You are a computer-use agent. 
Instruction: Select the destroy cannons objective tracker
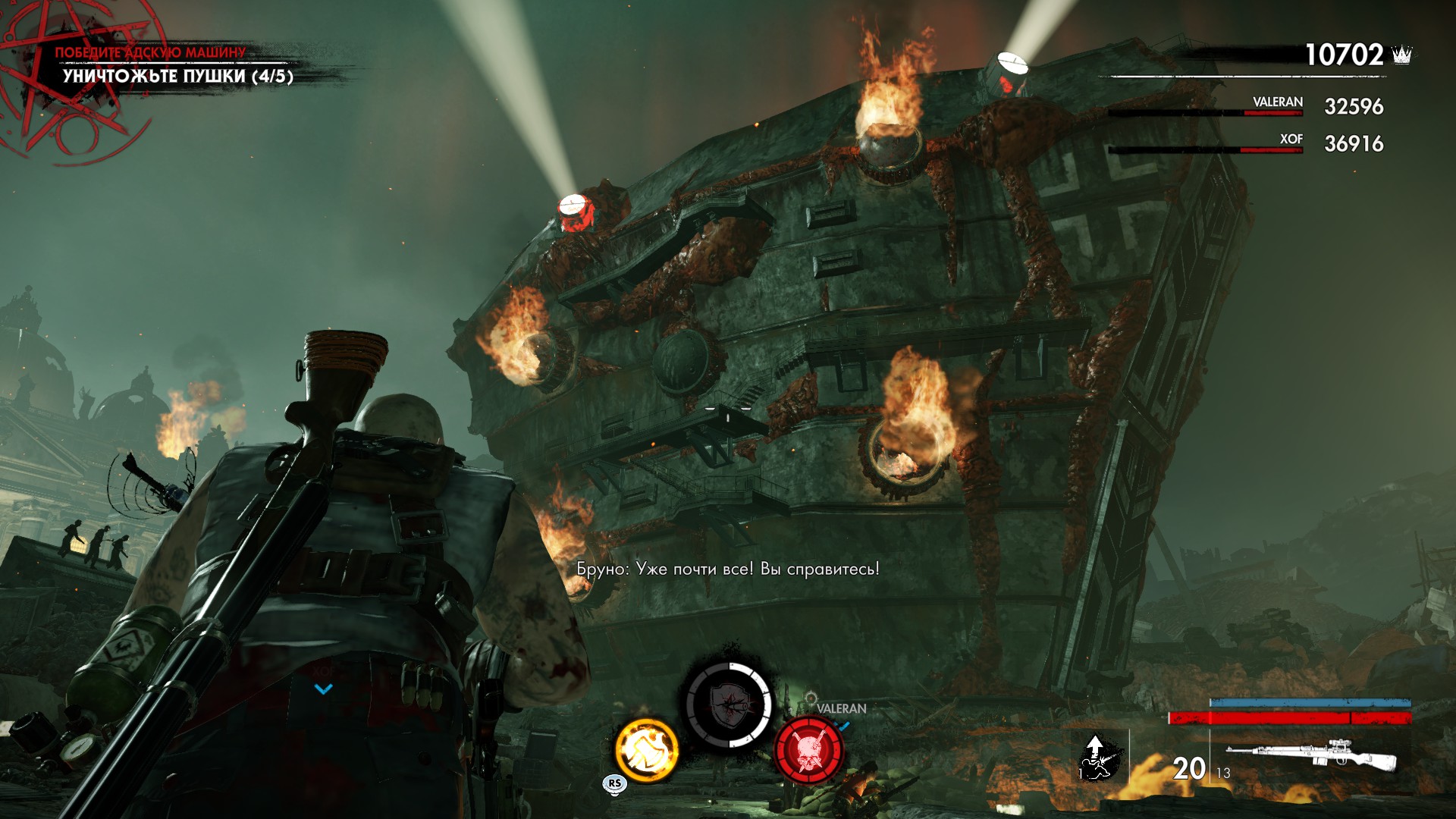click(177, 76)
